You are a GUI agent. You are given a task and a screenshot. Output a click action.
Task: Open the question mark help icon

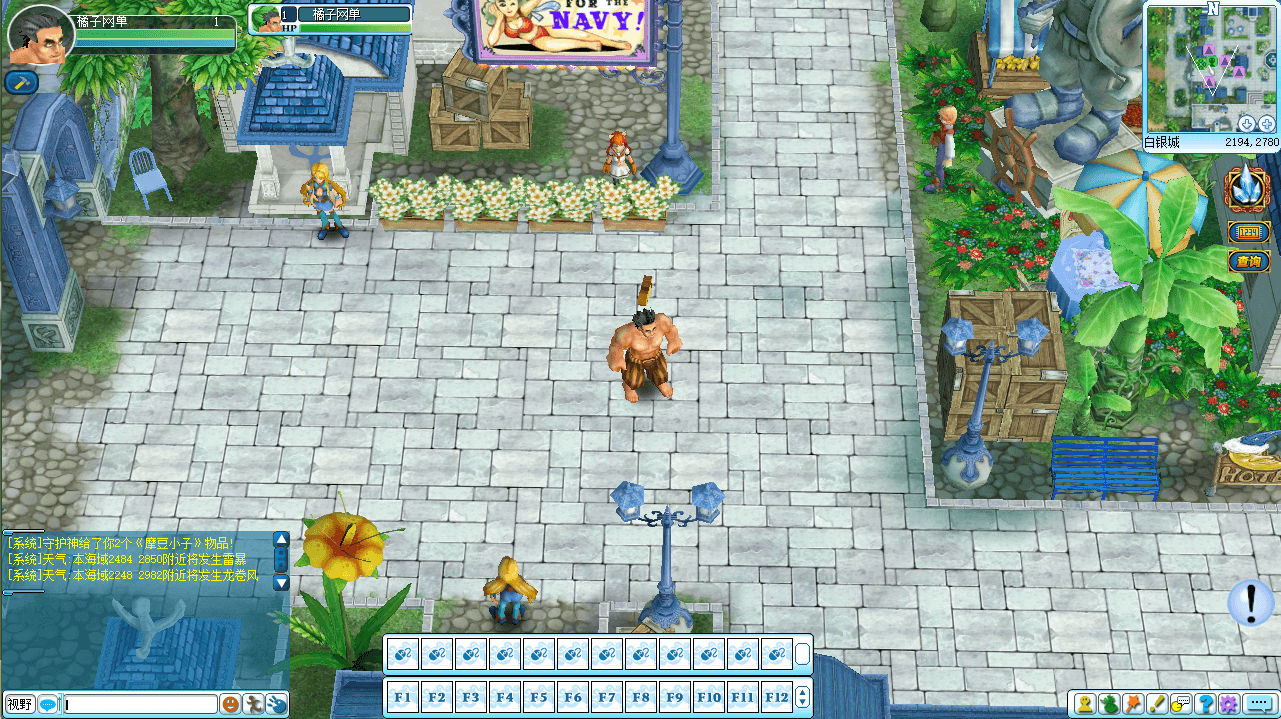[x=1206, y=704]
